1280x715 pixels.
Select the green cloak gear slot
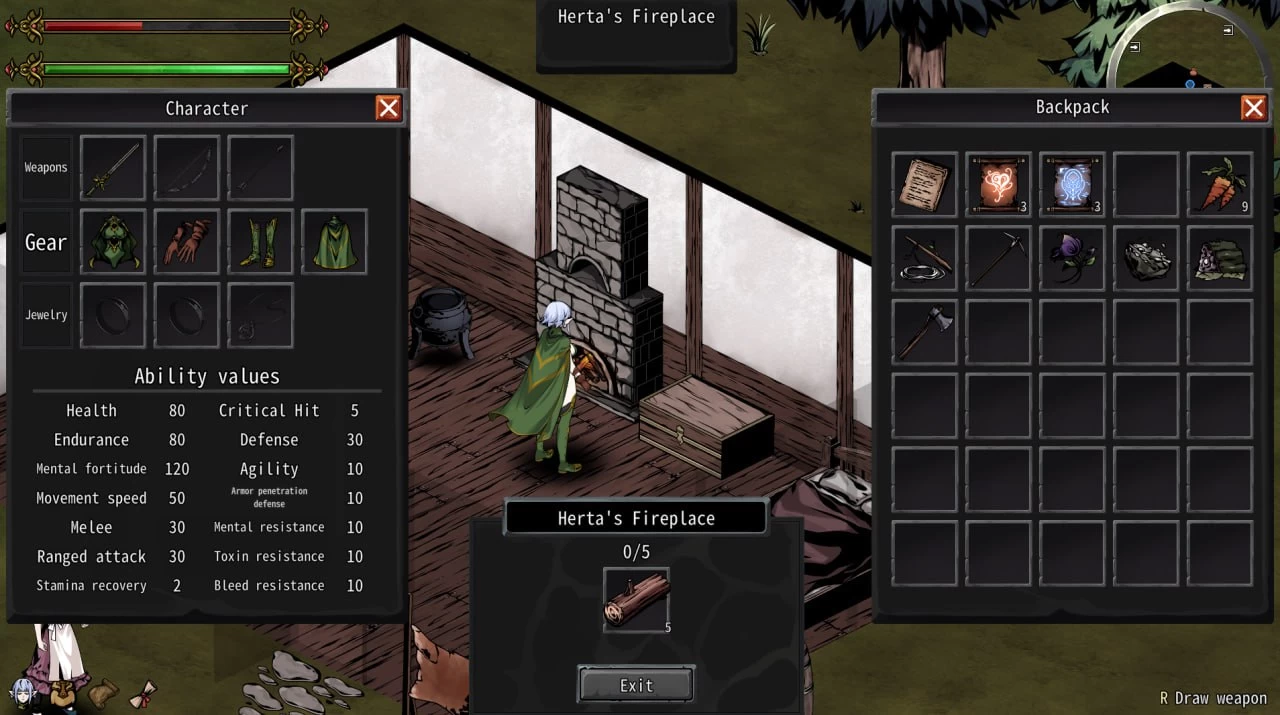[x=334, y=242]
